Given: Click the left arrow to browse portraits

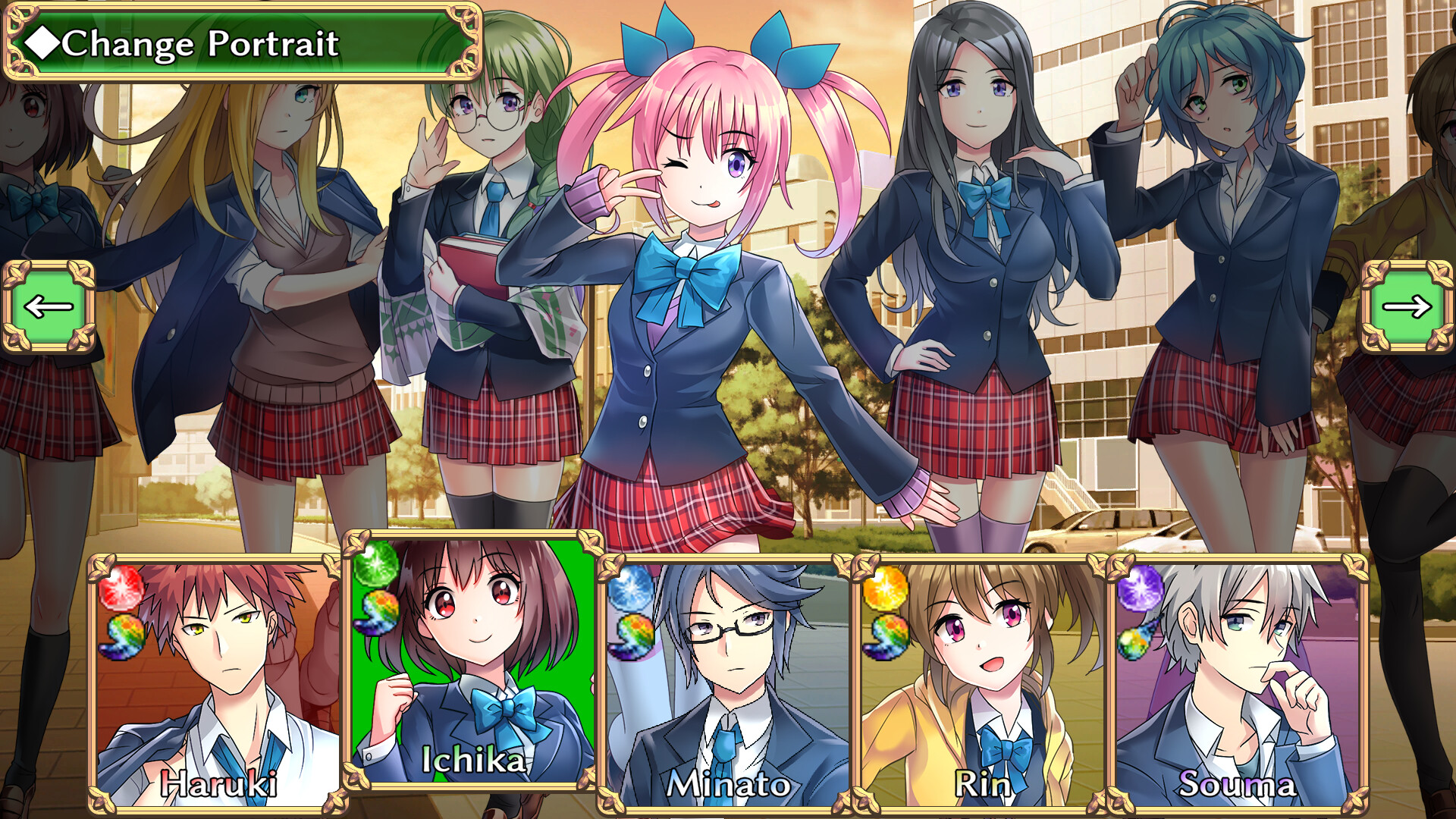Looking at the screenshot, I should point(47,306).
